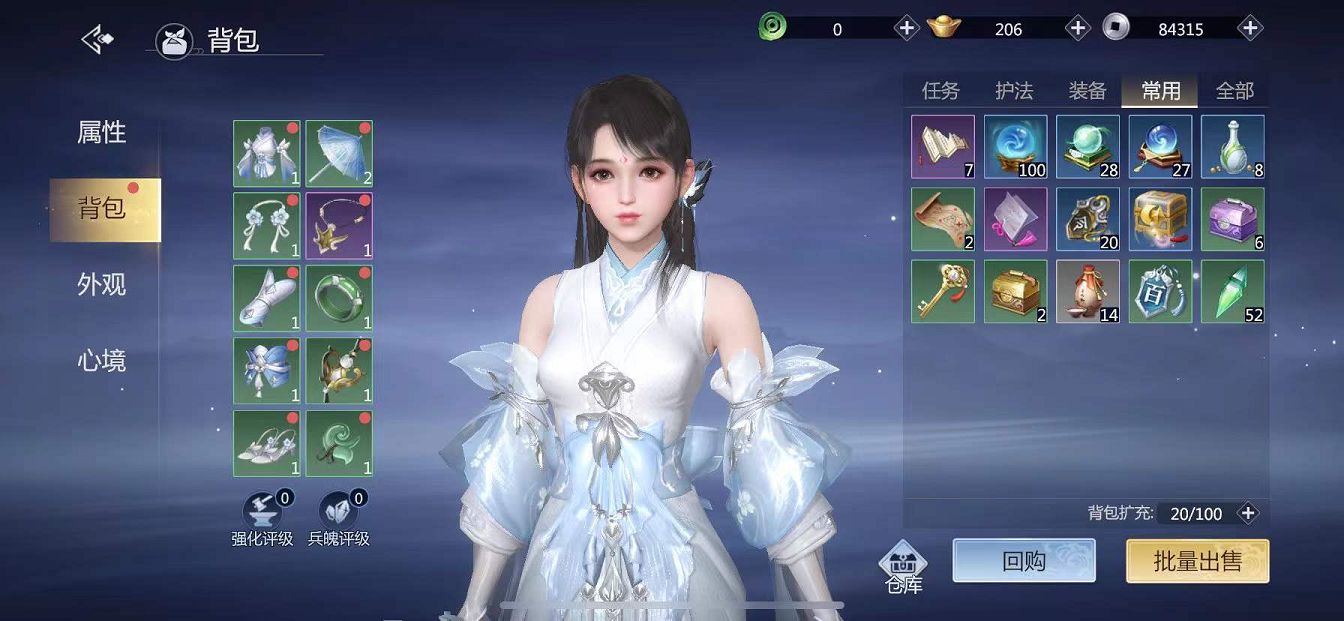The width and height of the screenshot is (1344, 621).
Task: Add gold ingots with plus button
Action: (x=1078, y=28)
